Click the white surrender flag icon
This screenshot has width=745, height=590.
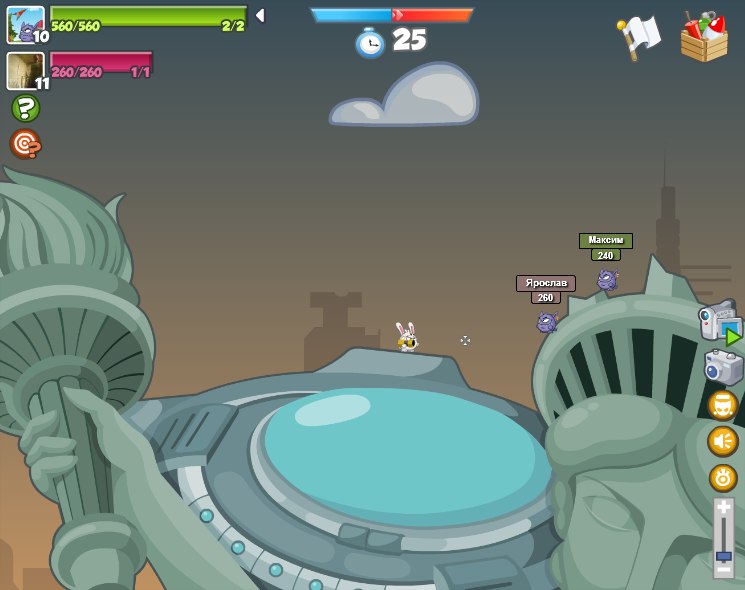(x=639, y=38)
